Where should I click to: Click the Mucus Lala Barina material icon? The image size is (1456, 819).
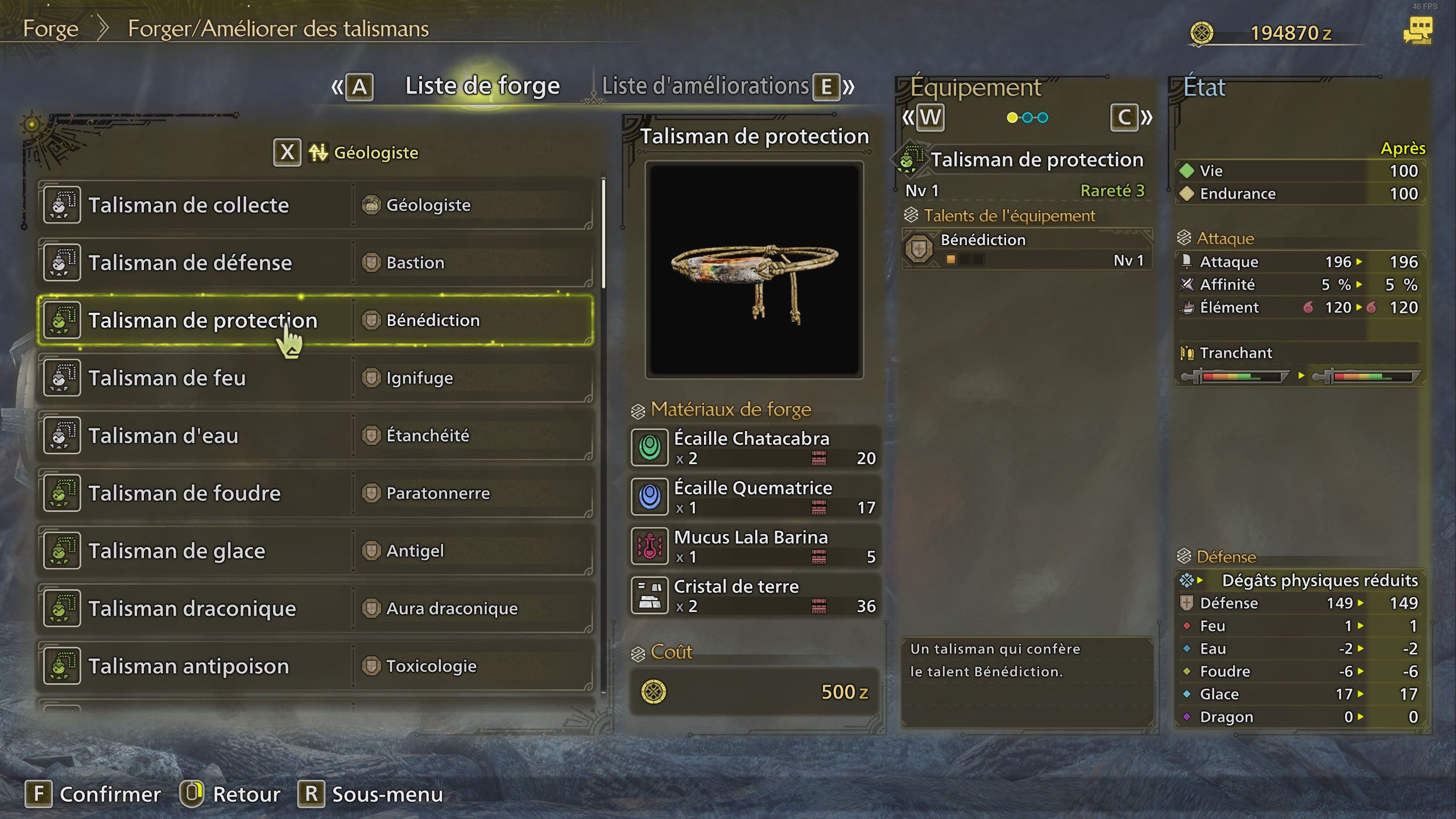(650, 546)
